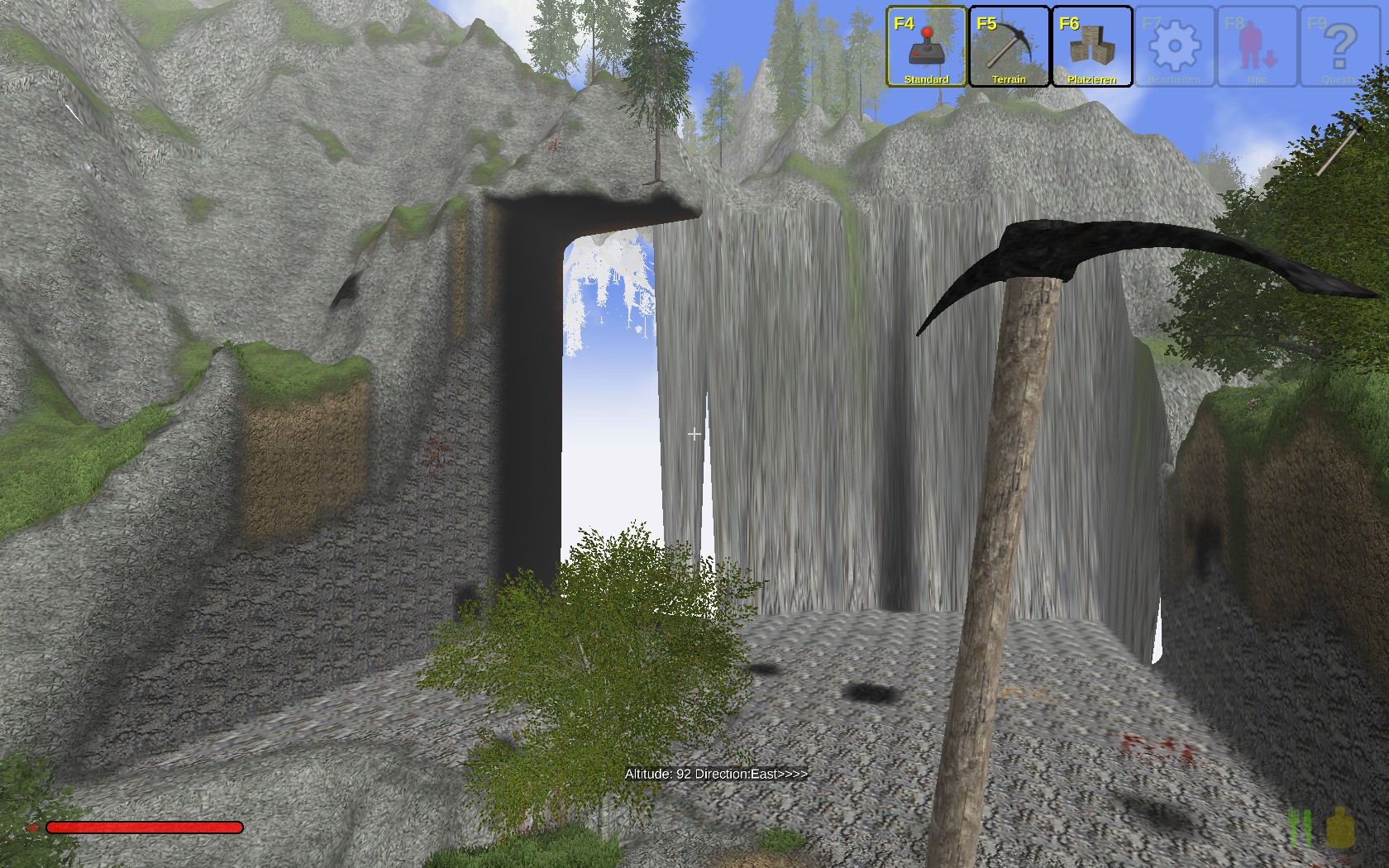
Task: Activate the F6 Platzieren block tool
Action: click(1091, 46)
